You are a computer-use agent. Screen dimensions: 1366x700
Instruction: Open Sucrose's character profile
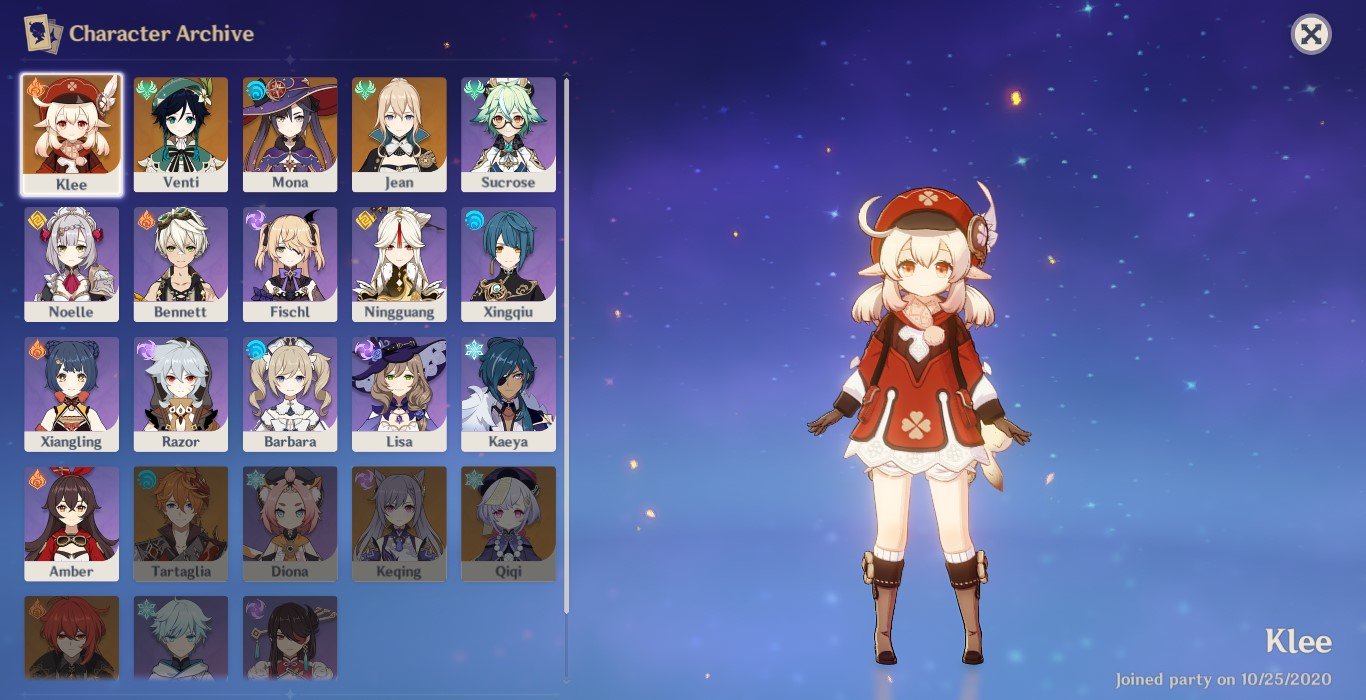pyautogui.click(x=508, y=134)
